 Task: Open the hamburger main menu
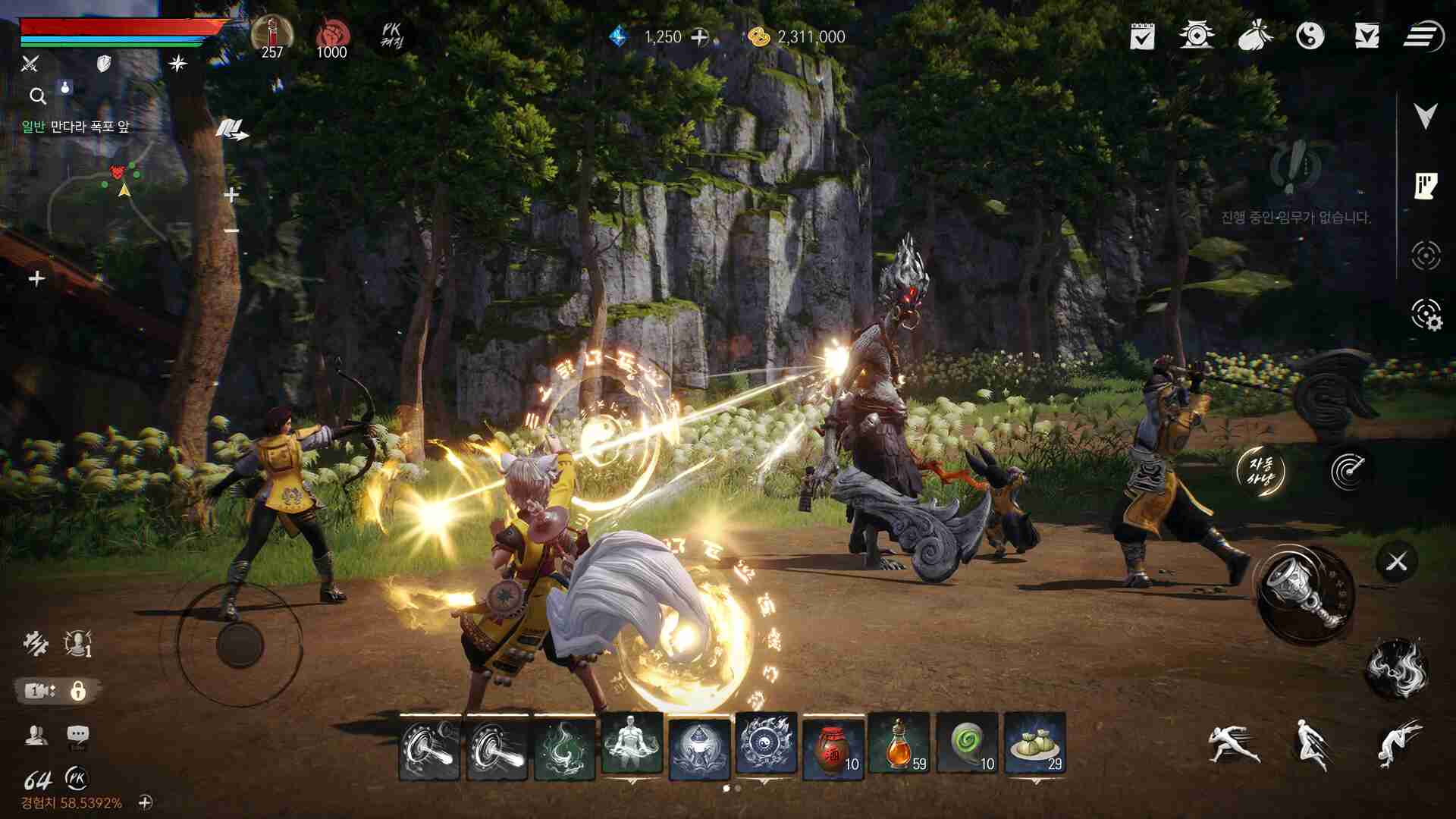pos(1423,36)
